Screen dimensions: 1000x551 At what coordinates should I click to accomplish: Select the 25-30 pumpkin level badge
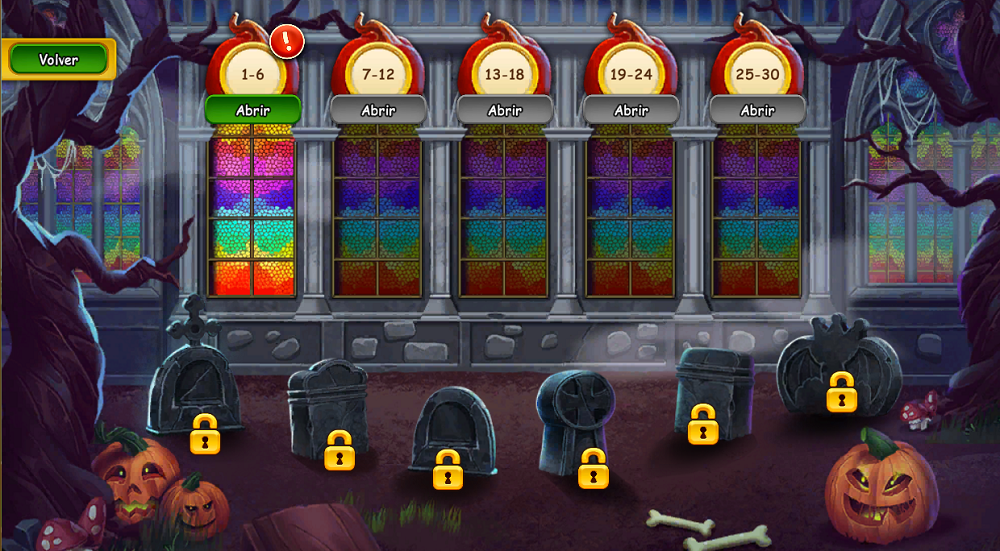[757, 73]
